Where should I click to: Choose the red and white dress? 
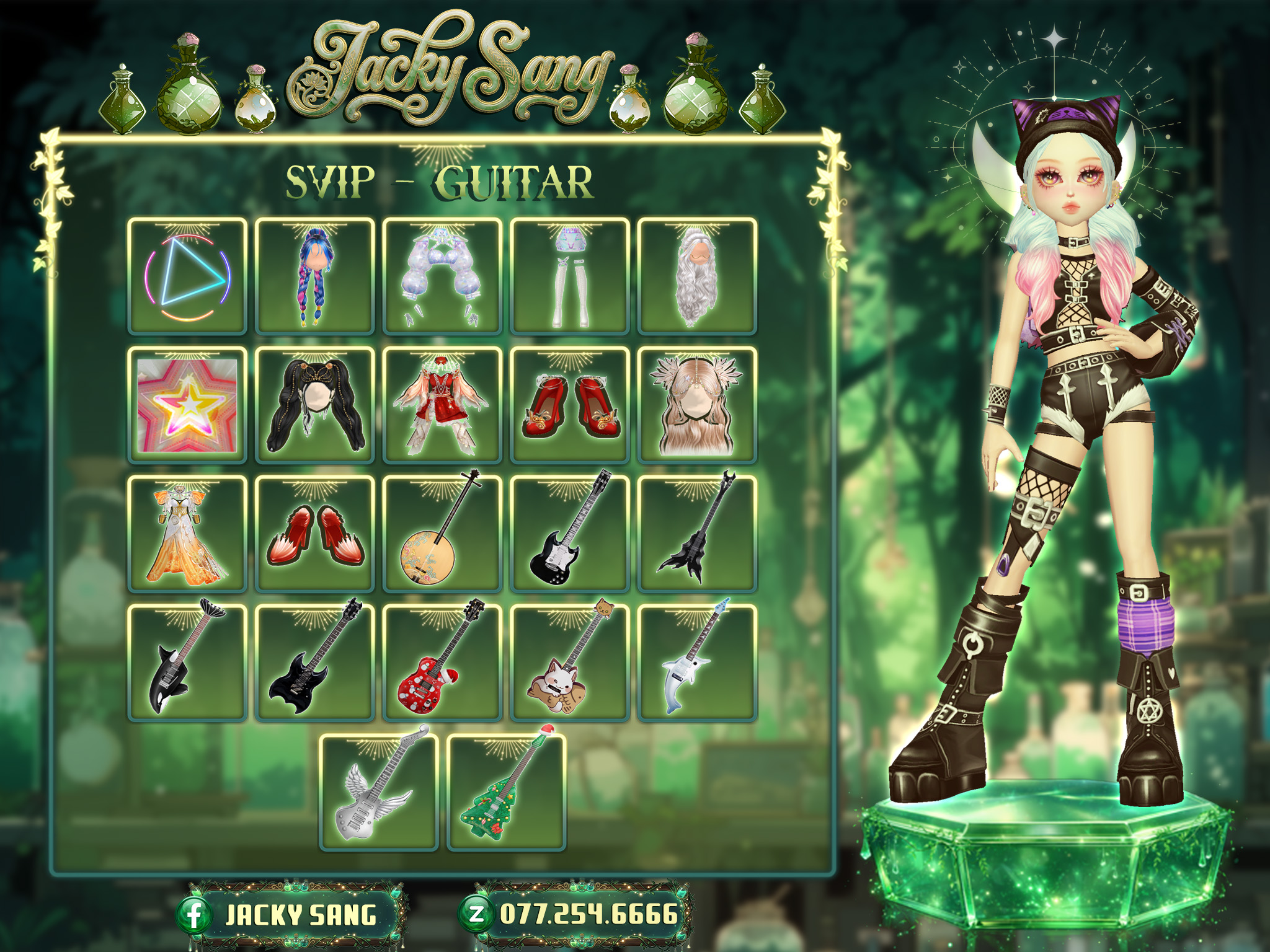click(442, 405)
